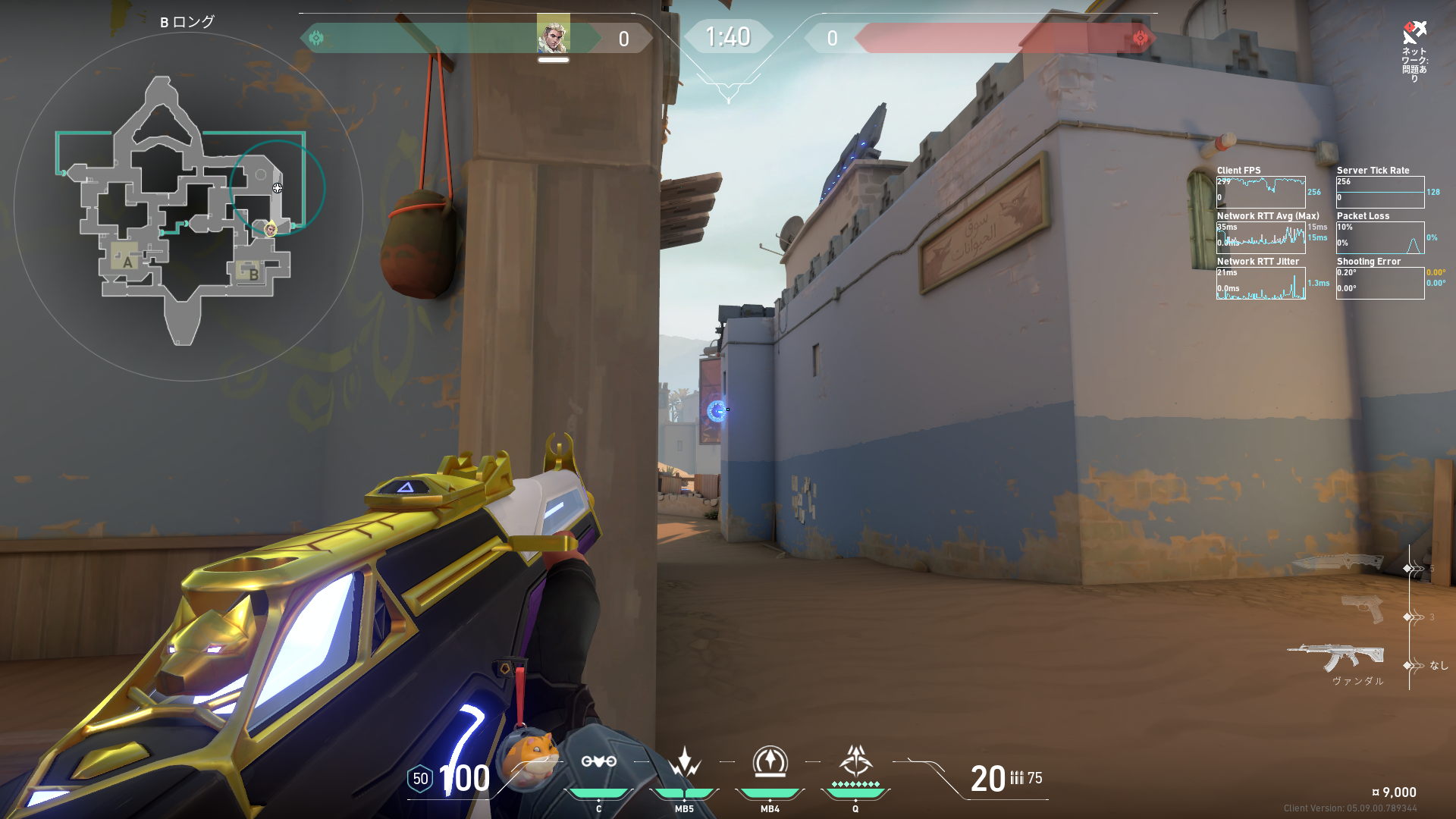Select the knife in weapon list
1456x819 pixels.
pyautogui.click(x=1338, y=562)
